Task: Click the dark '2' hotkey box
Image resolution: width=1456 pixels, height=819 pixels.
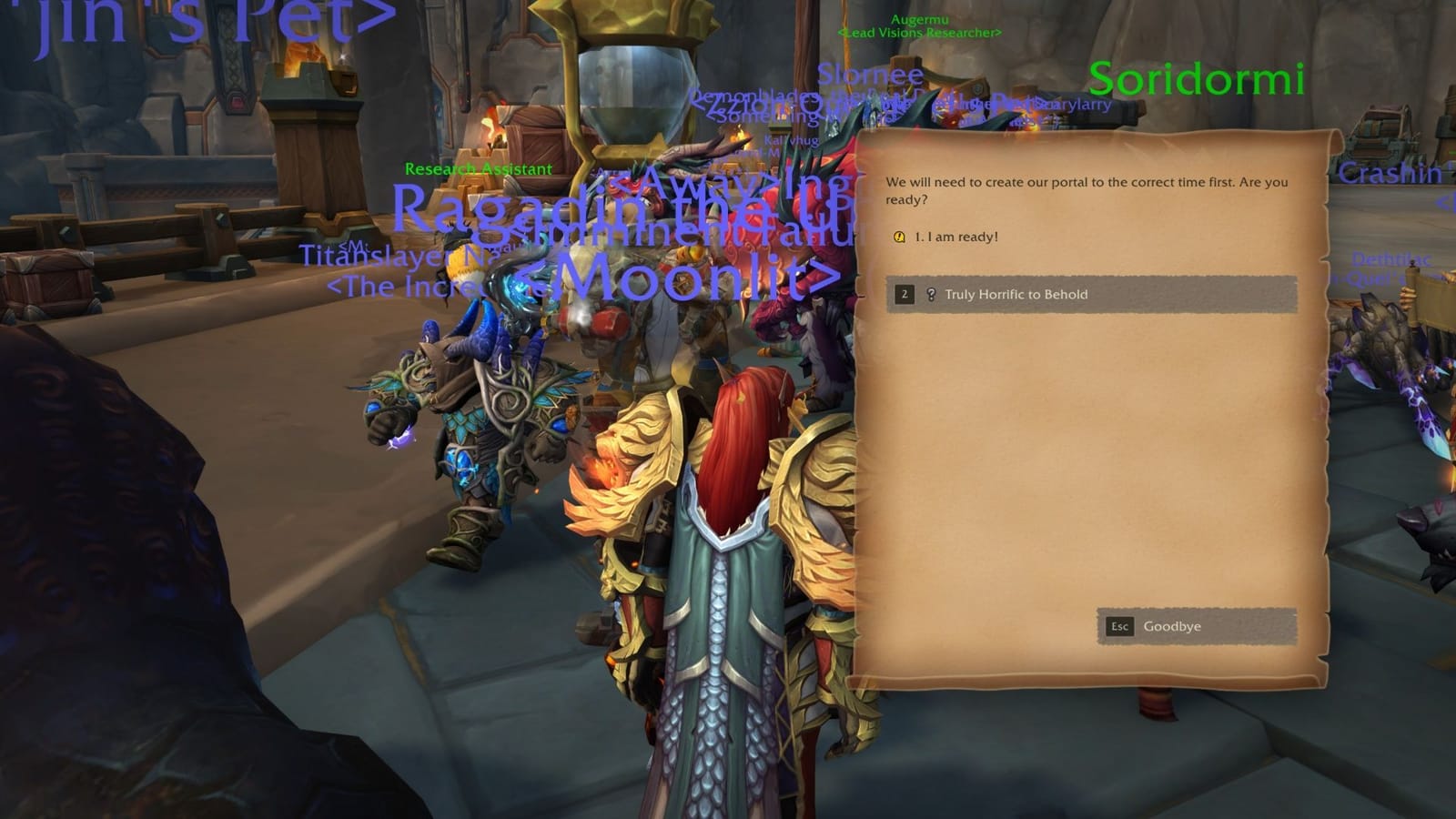Action: [x=905, y=294]
